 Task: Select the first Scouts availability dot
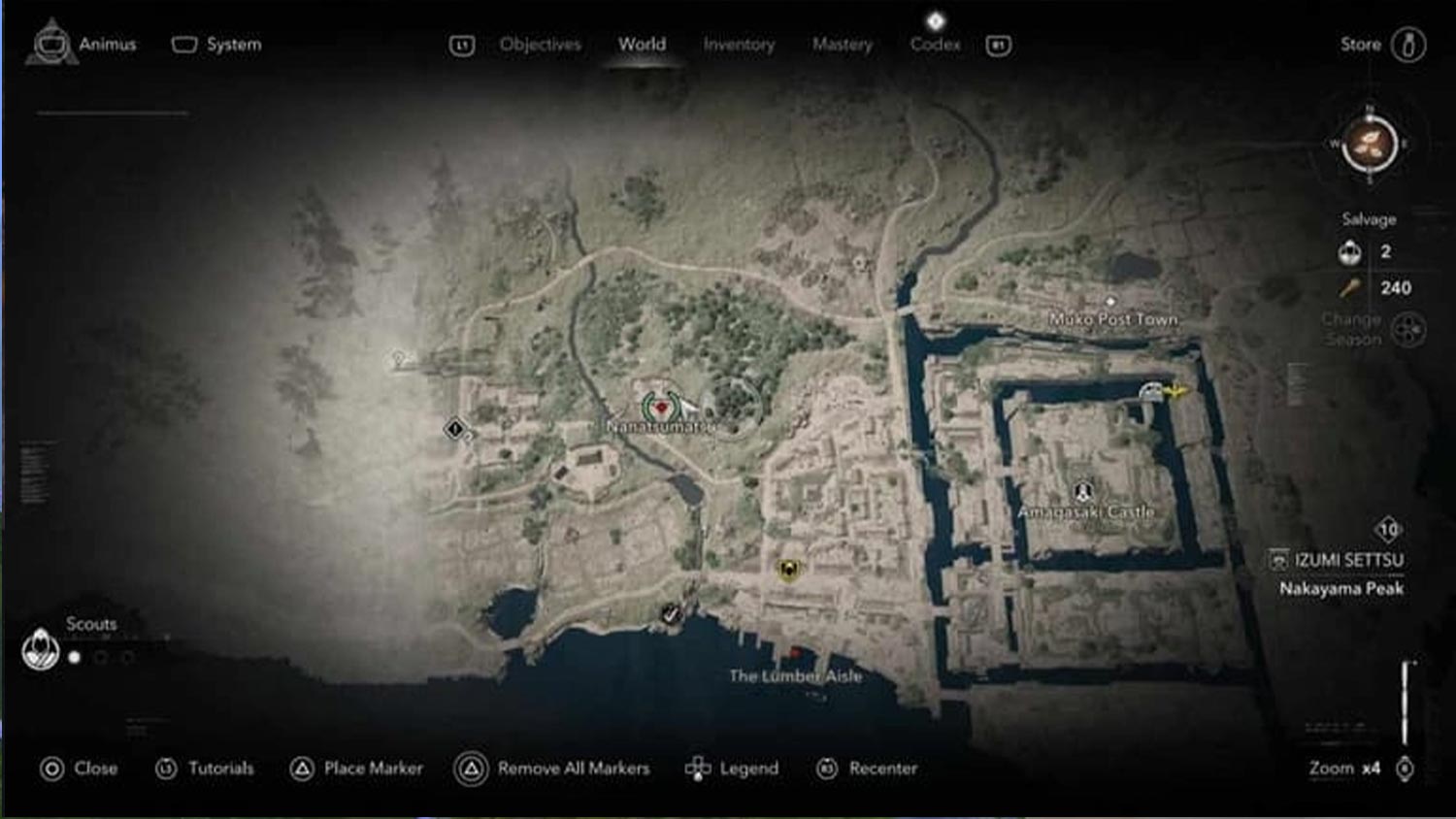tap(73, 655)
